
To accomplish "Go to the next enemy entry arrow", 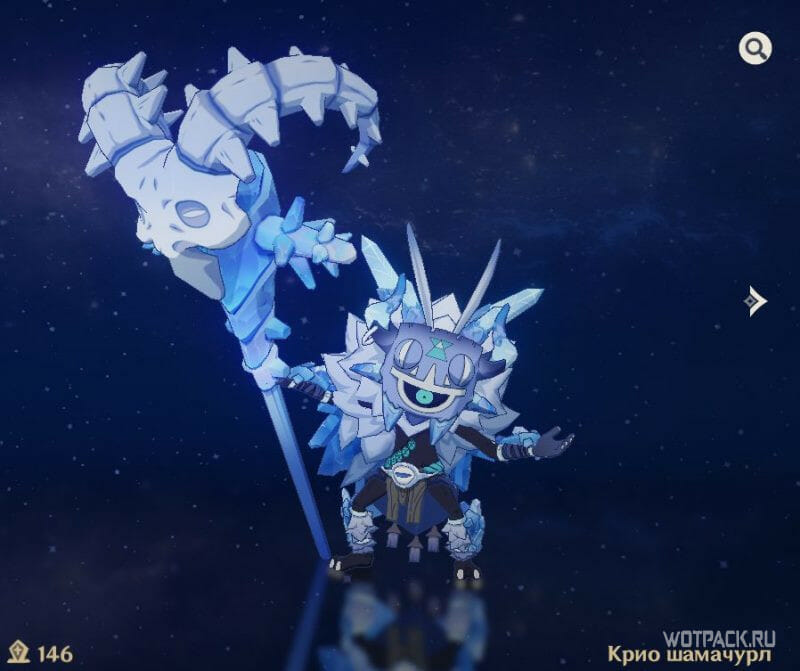I will [756, 300].
